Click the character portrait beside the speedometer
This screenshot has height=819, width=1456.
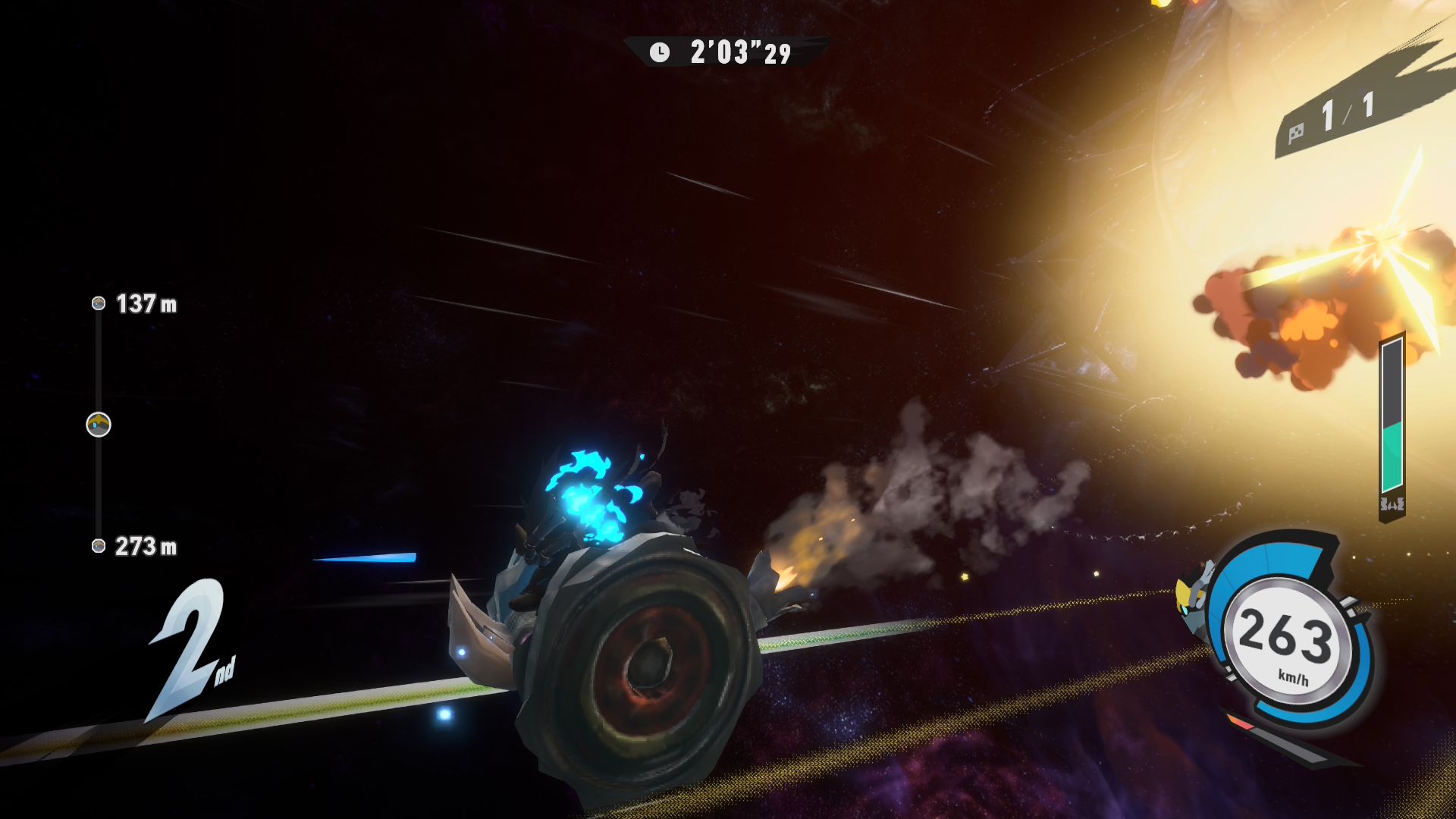1194,601
